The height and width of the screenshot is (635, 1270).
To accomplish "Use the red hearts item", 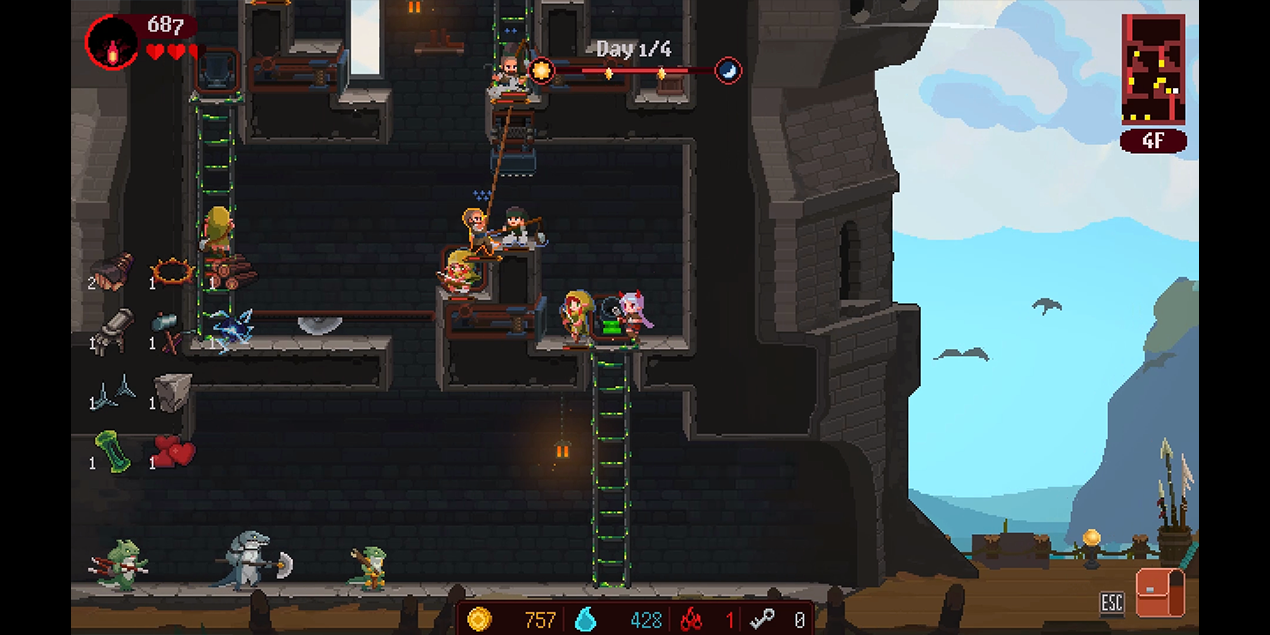I will [174, 452].
